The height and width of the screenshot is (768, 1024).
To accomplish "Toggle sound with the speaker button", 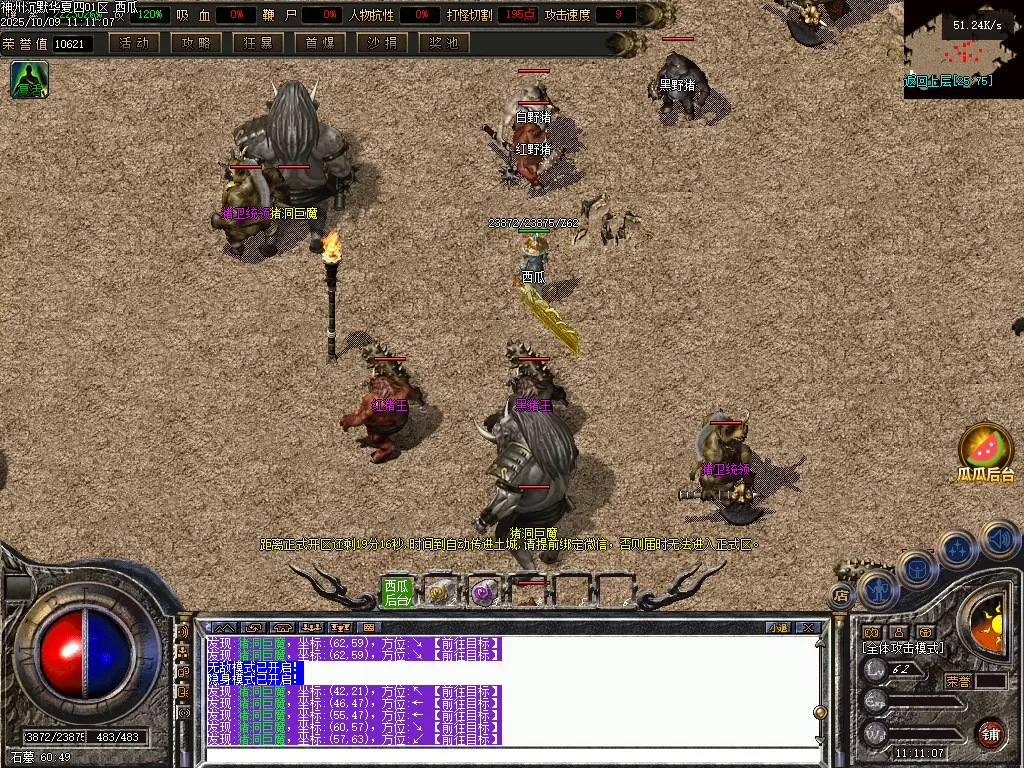I will pos(998,539).
